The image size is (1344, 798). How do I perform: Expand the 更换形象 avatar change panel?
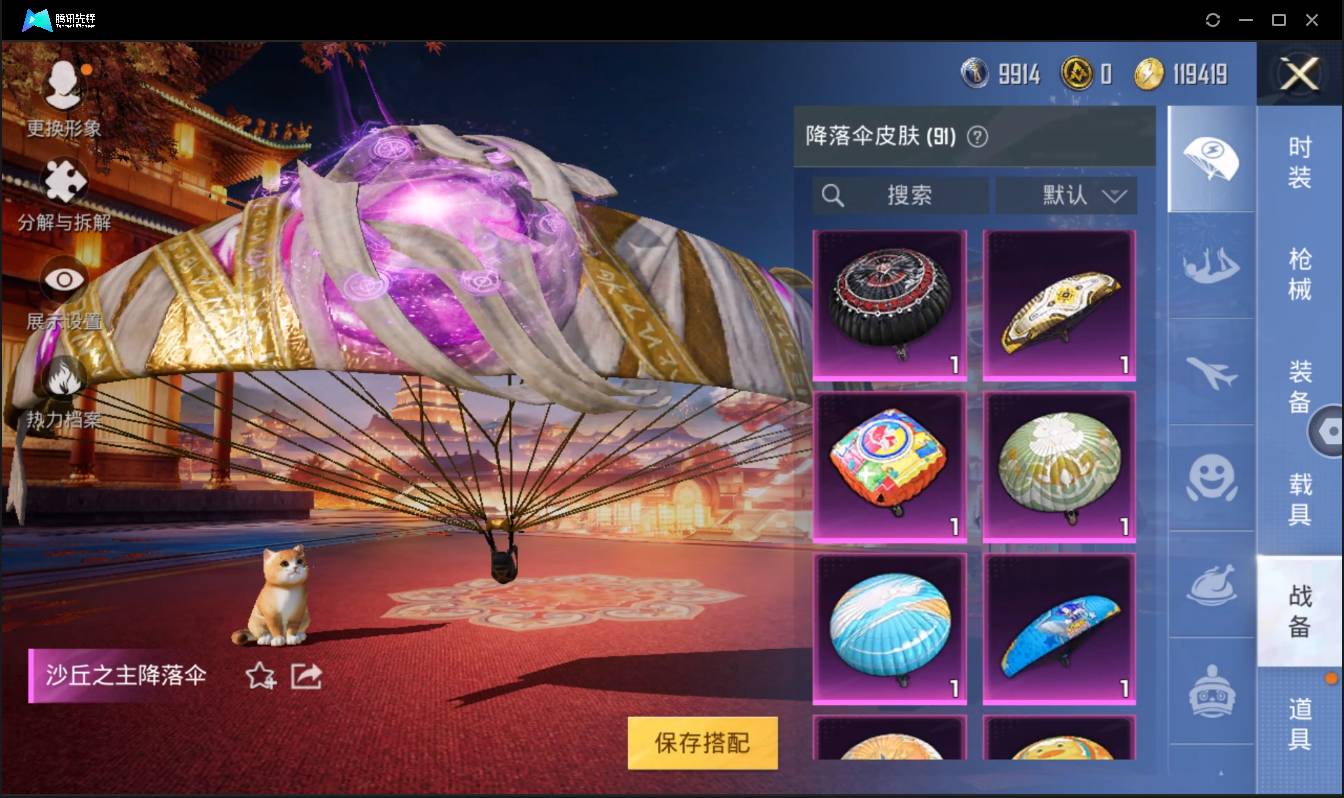point(62,85)
